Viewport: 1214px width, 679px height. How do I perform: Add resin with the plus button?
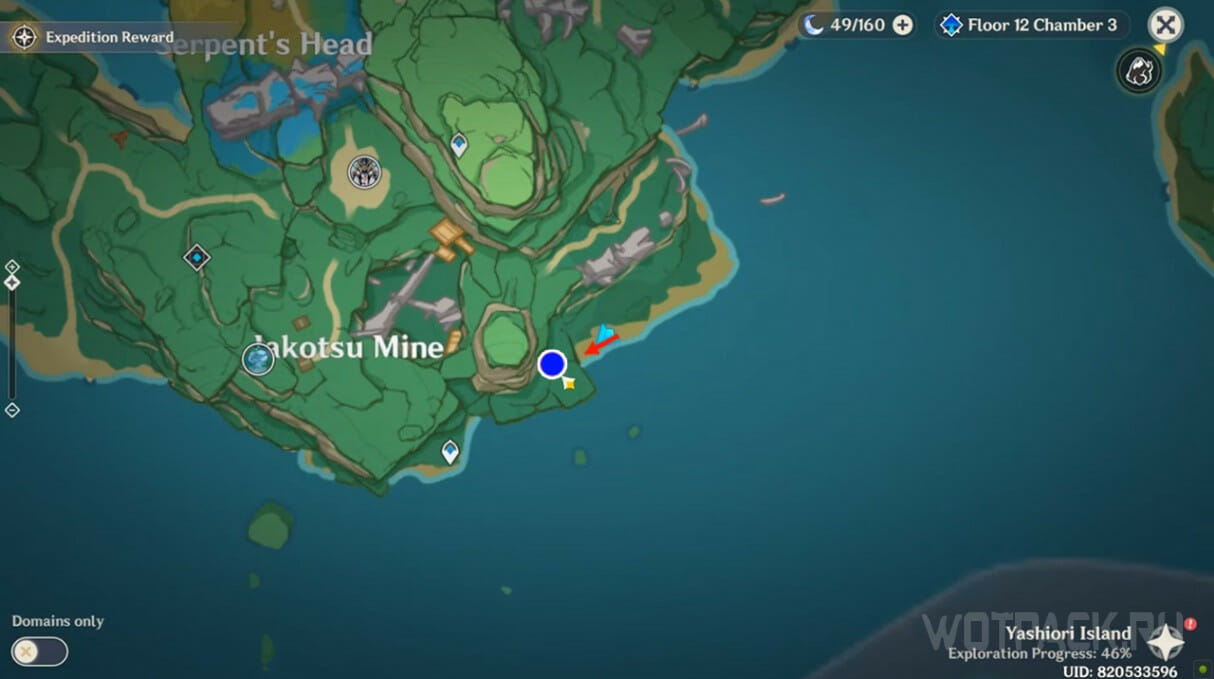[903, 25]
